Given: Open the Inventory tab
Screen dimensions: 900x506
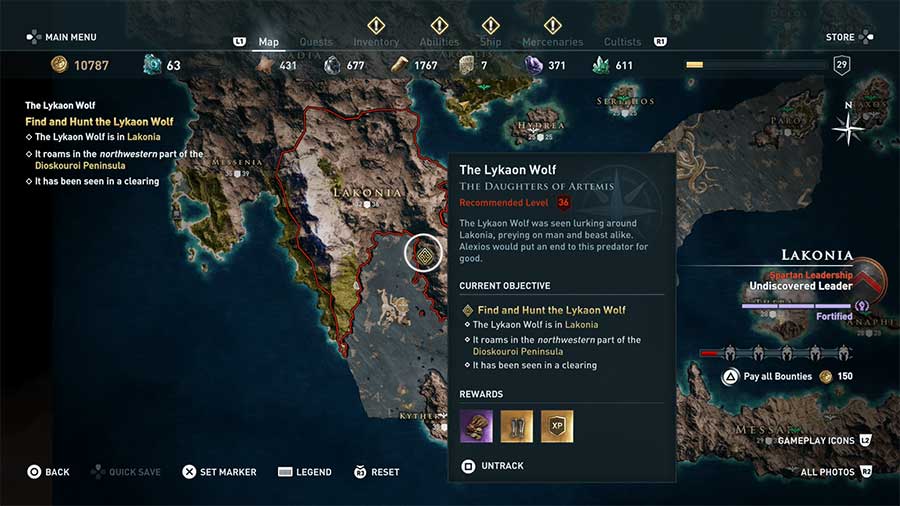Looking at the screenshot, I should click(x=376, y=42).
